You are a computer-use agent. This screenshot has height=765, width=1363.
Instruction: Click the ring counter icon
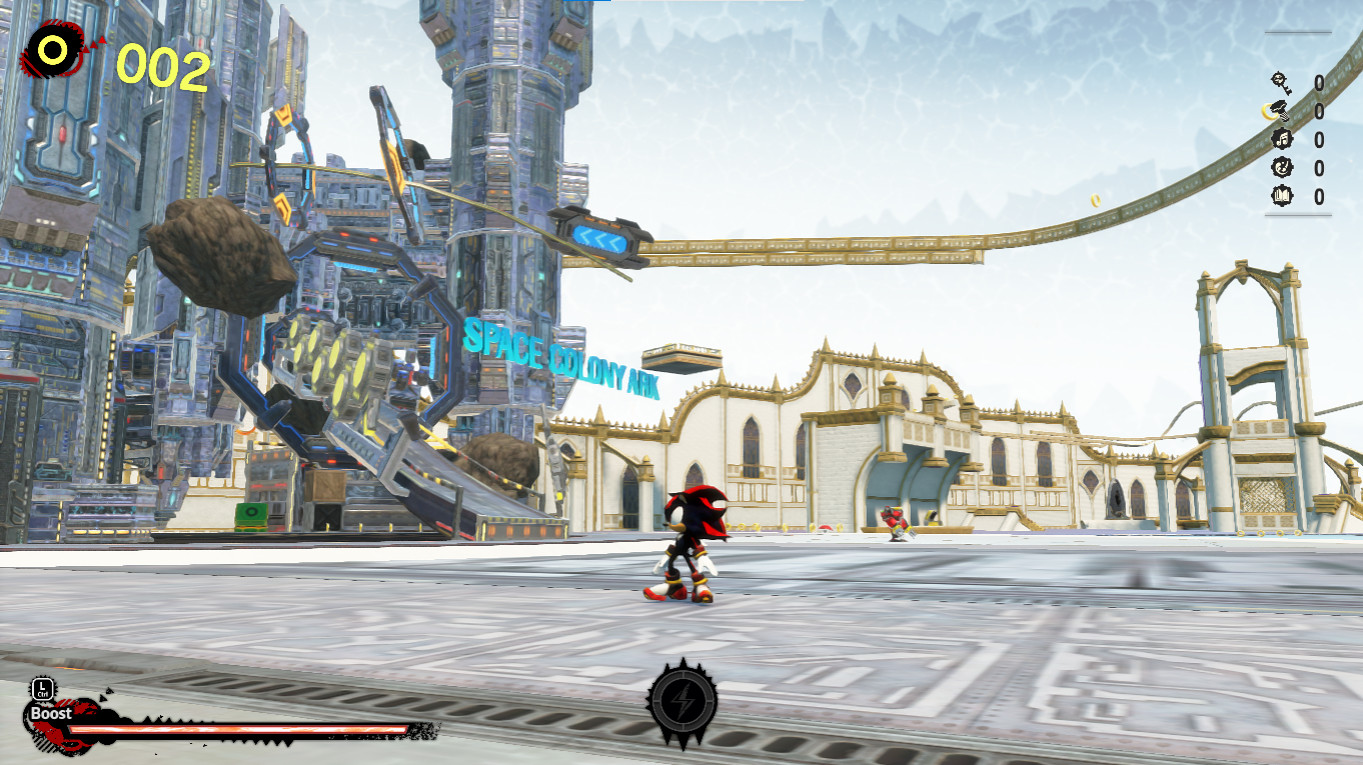tap(52, 47)
